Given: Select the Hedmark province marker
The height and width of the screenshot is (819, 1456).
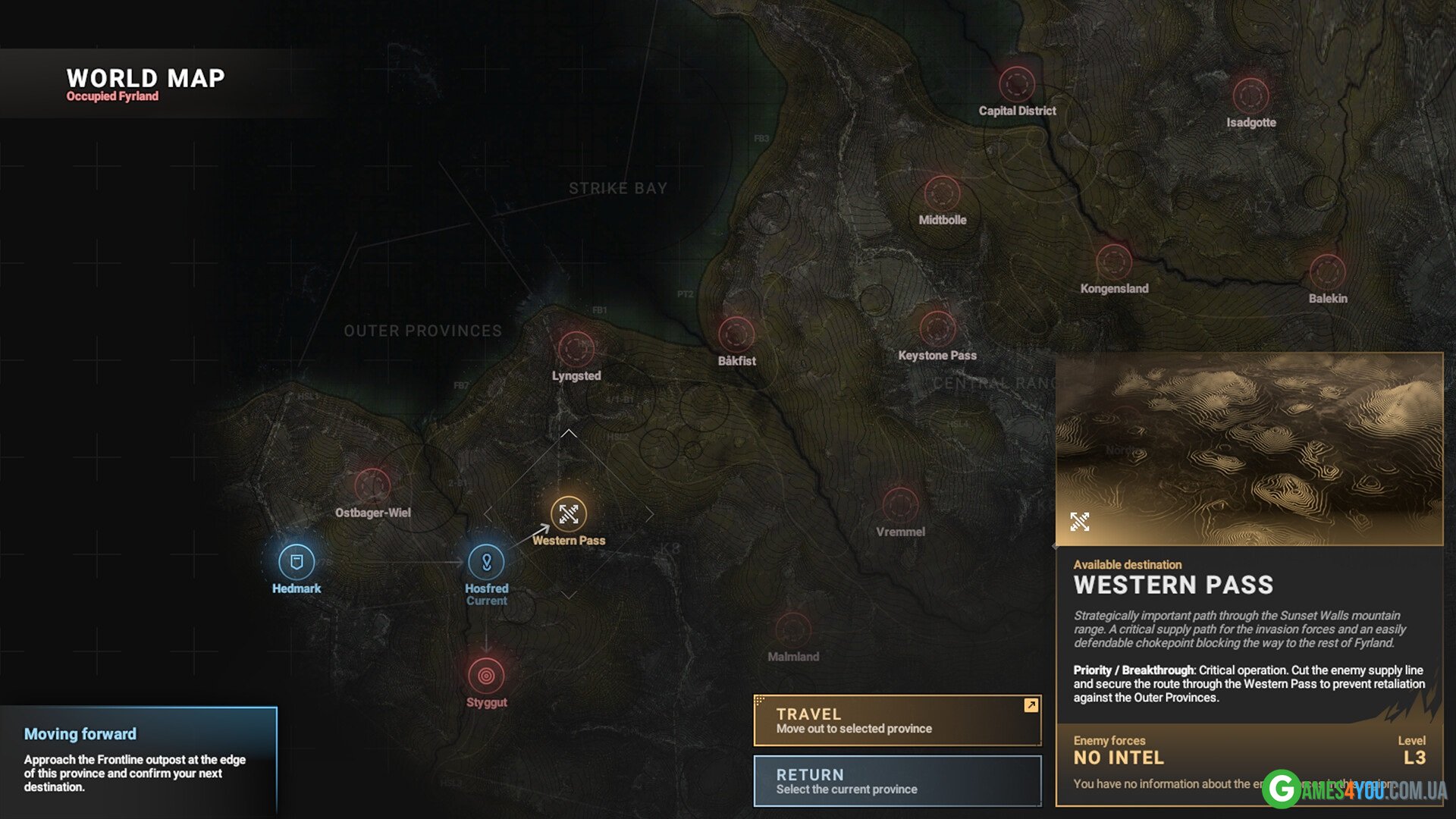Looking at the screenshot, I should pyautogui.click(x=297, y=562).
